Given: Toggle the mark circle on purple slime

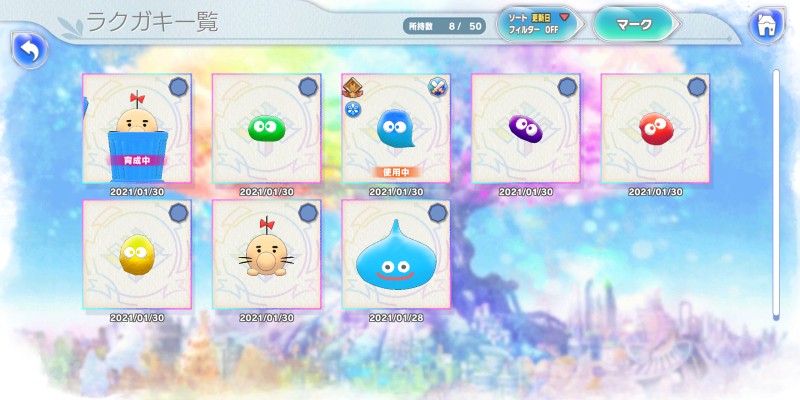Looking at the screenshot, I should [x=567, y=87].
